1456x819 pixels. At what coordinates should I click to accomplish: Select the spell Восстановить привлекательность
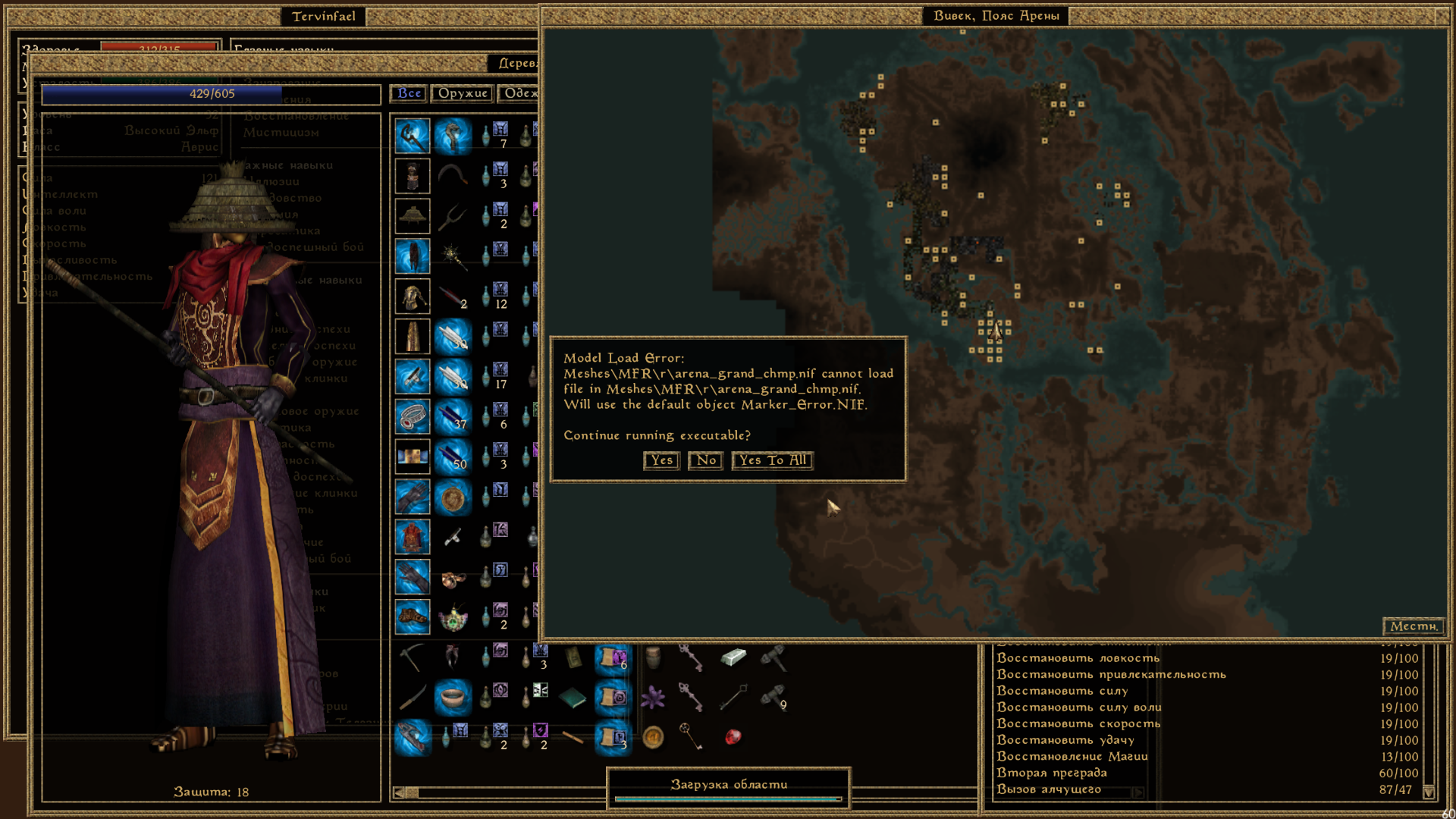pyautogui.click(x=1111, y=675)
